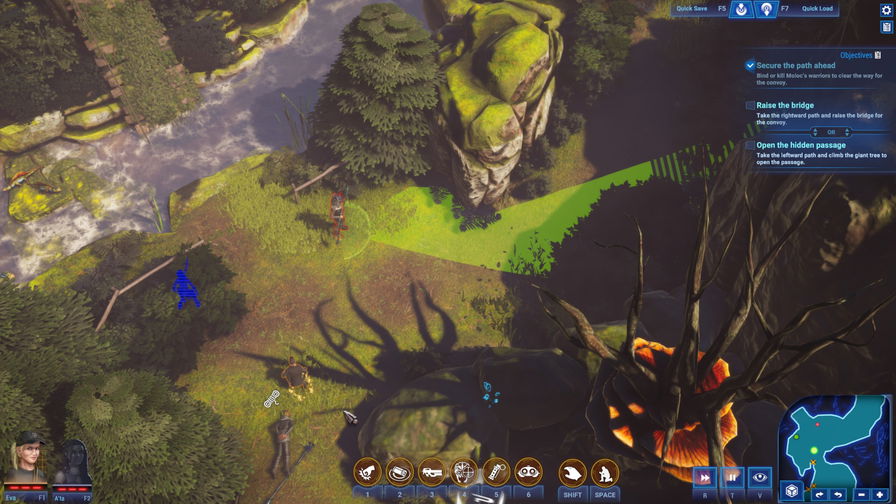896x504 pixels.
Task: Toggle the eye view-cone button
Action: point(759,478)
